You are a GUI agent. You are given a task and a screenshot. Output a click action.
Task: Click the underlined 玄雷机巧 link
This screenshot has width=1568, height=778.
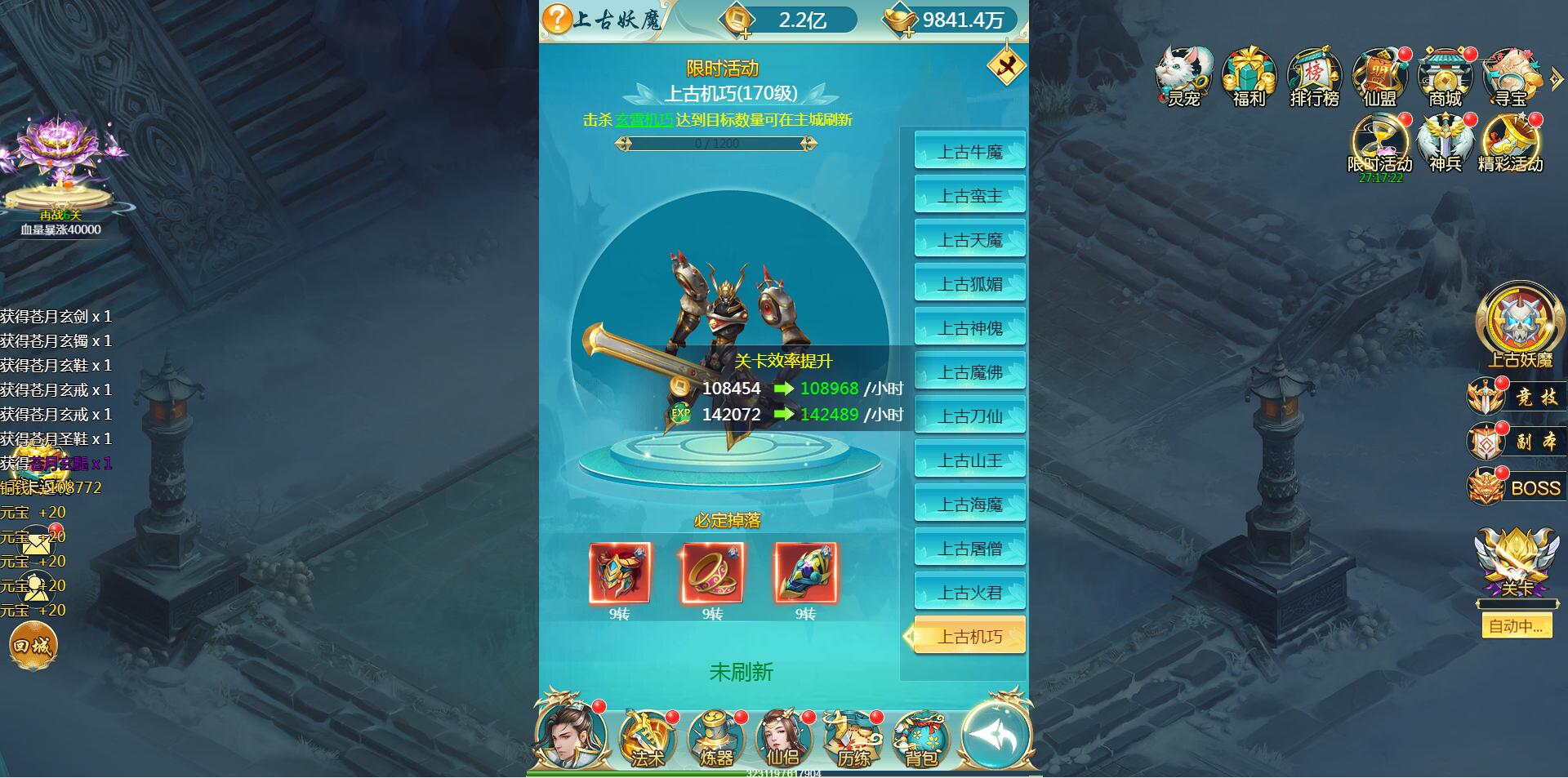point(644,120)
